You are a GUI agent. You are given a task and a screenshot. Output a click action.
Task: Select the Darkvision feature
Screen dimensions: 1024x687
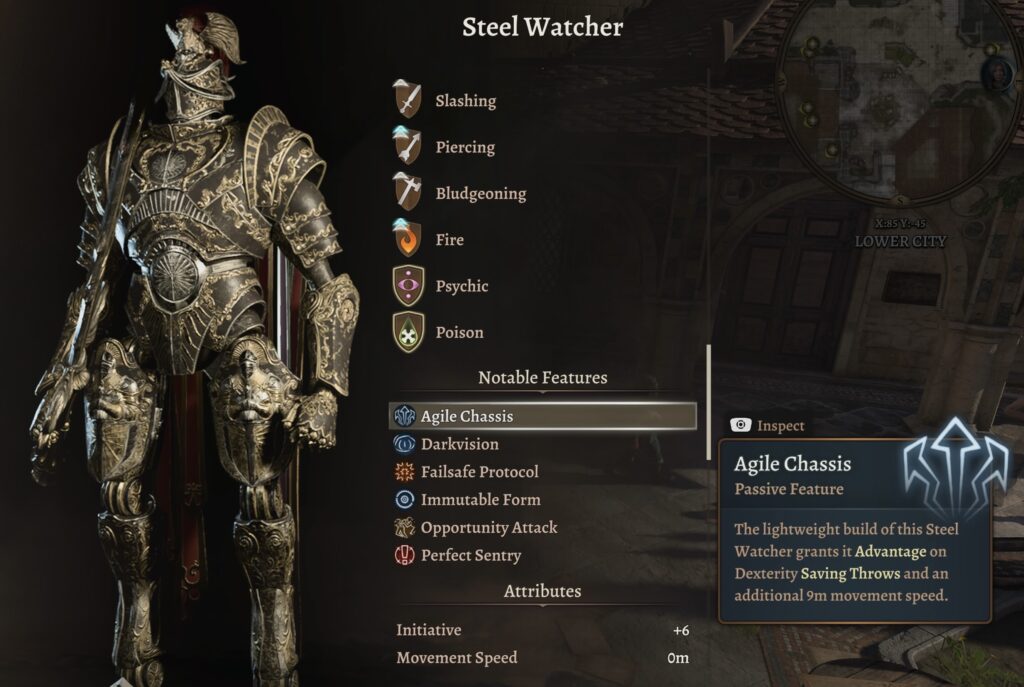coord(458,444)
